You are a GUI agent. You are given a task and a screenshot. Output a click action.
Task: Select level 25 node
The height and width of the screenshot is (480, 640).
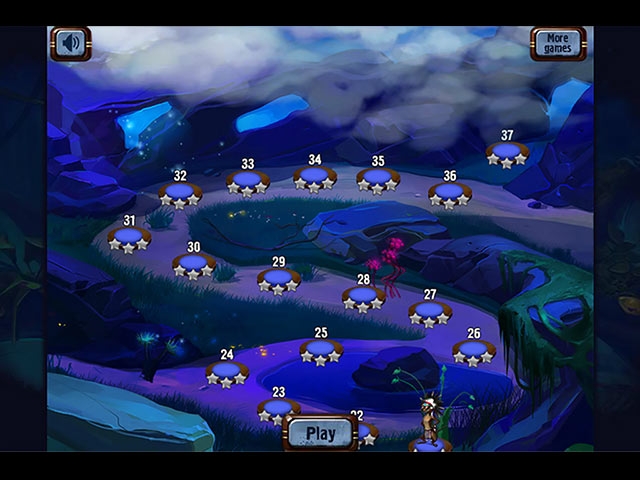point(321,349)
